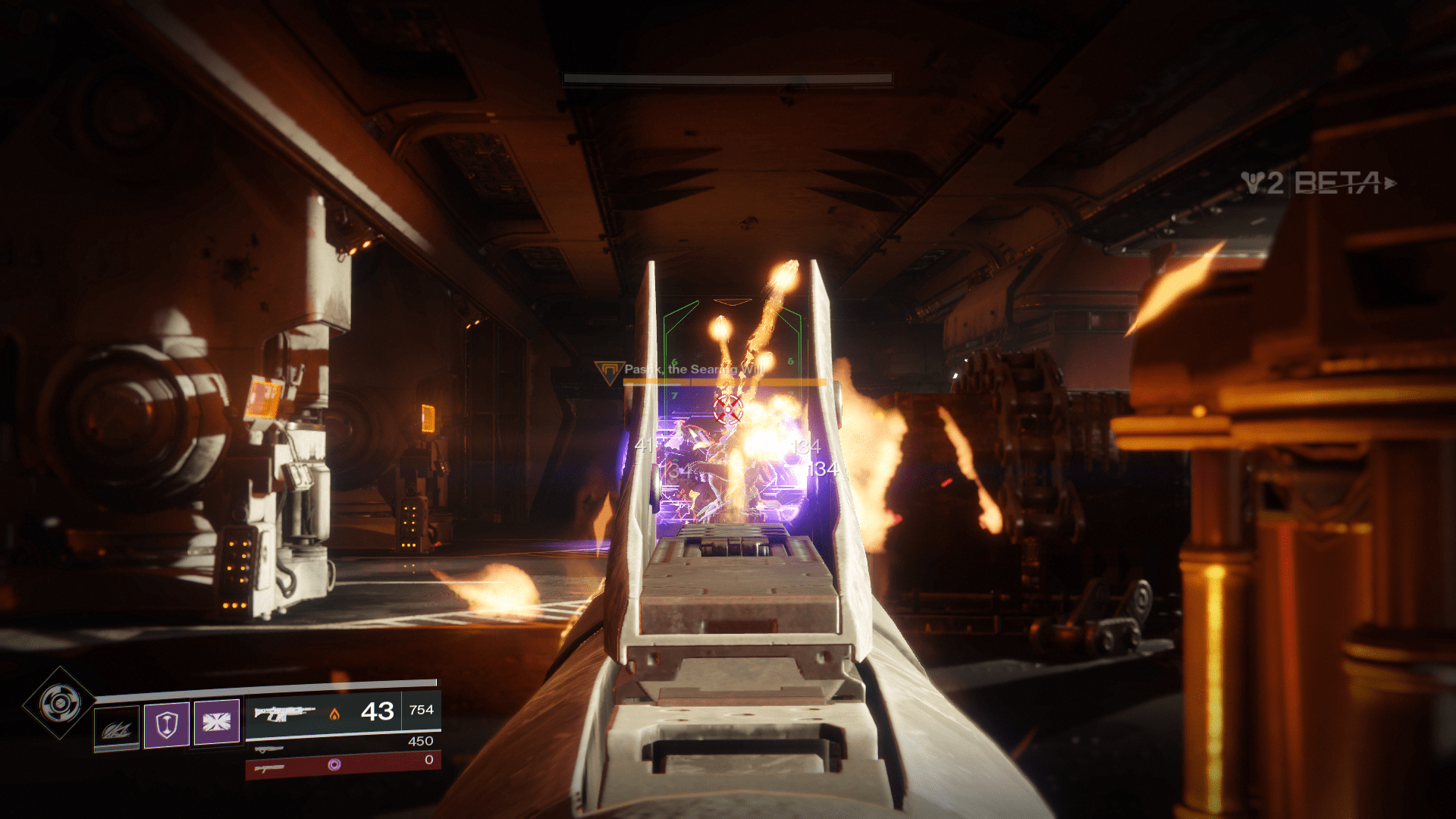1456x819 pixels.
Task: Use the grenade ability icon
Action: tap(117, 730)
